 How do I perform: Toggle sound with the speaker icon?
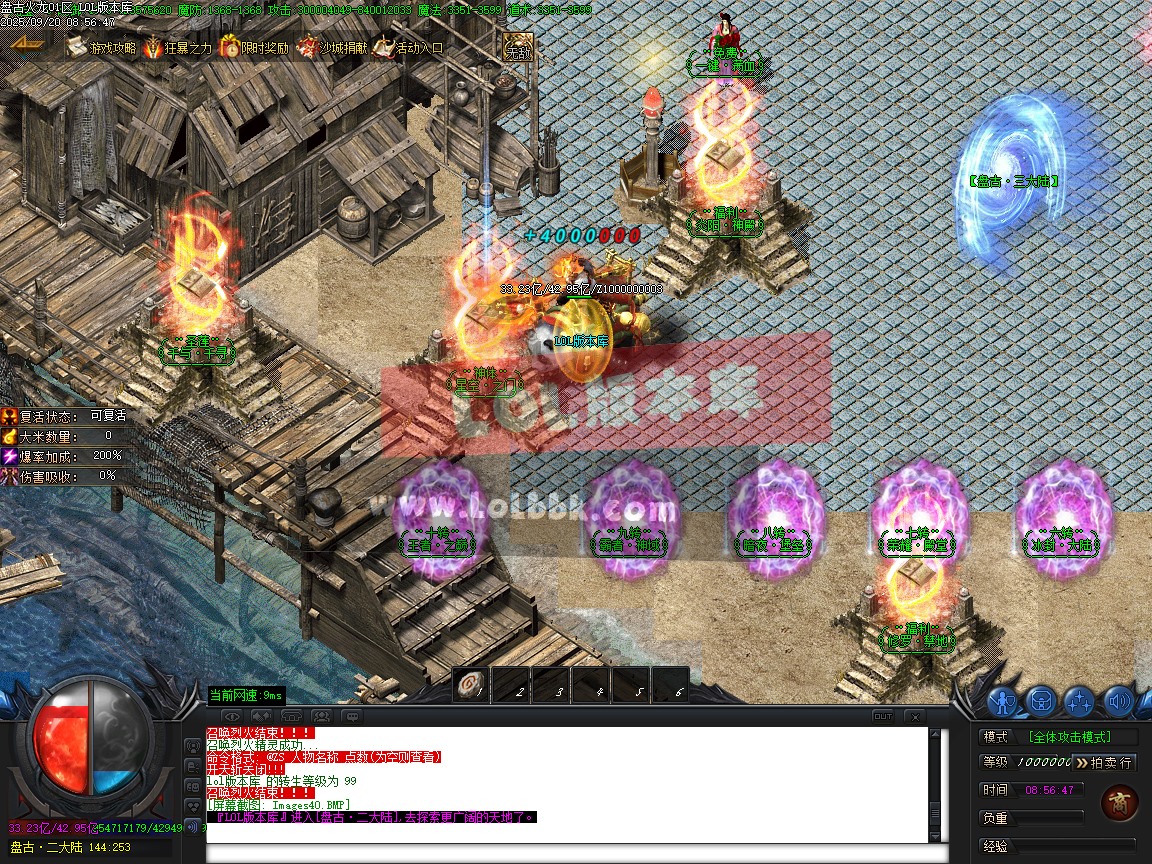tap(1117, 701)
